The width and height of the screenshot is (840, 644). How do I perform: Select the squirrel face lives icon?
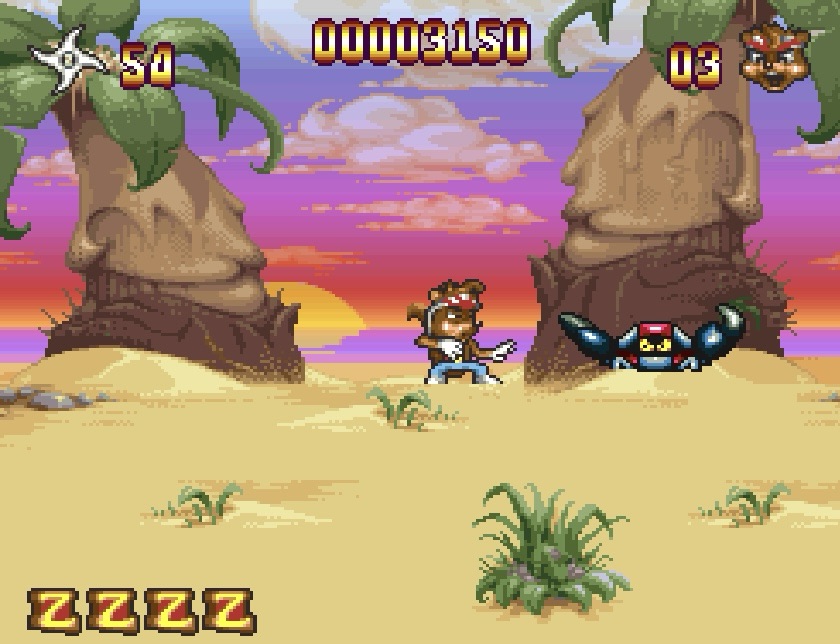click(775, 58)
